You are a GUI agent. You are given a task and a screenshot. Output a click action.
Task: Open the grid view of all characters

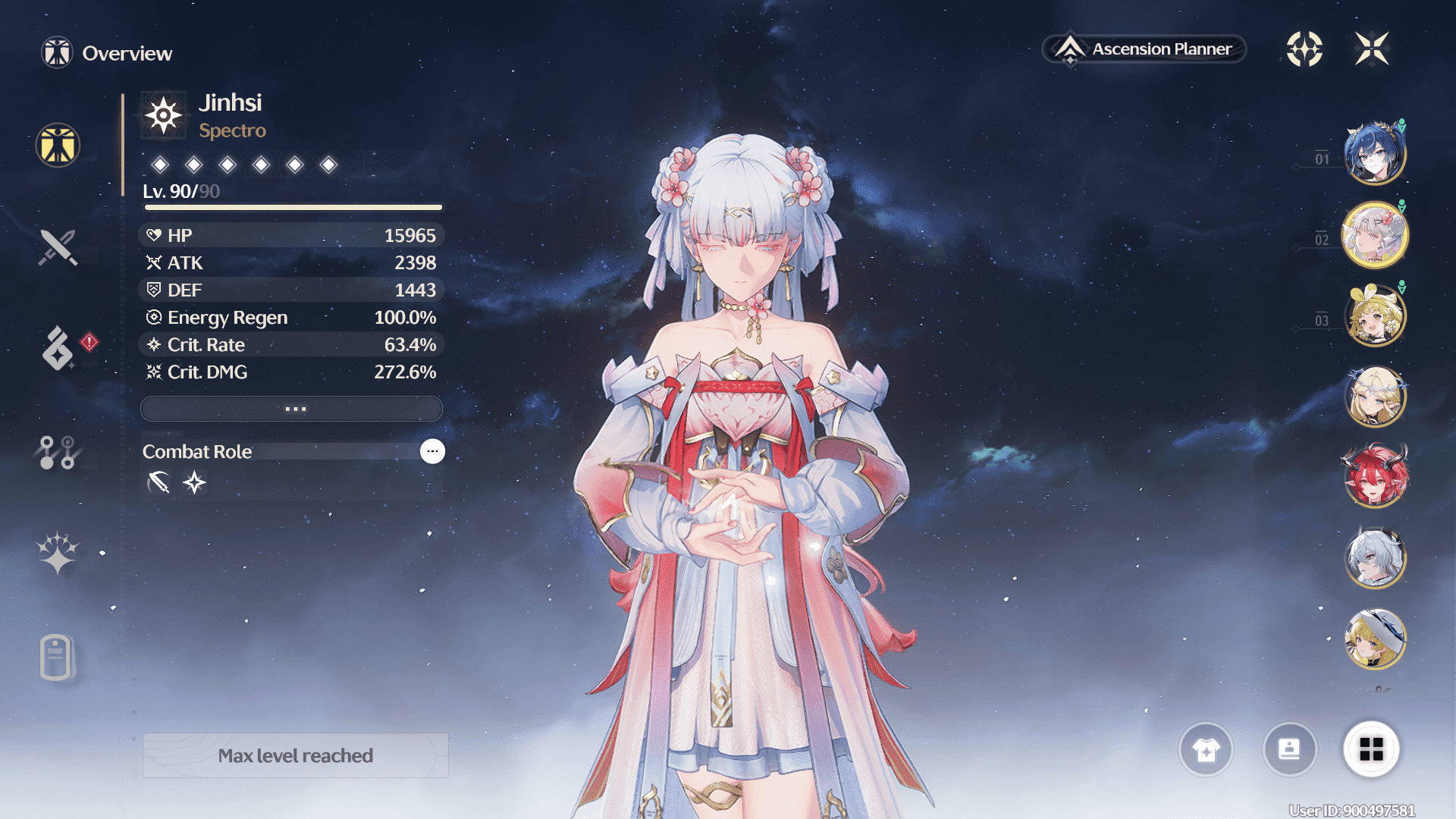(1371, 750)
